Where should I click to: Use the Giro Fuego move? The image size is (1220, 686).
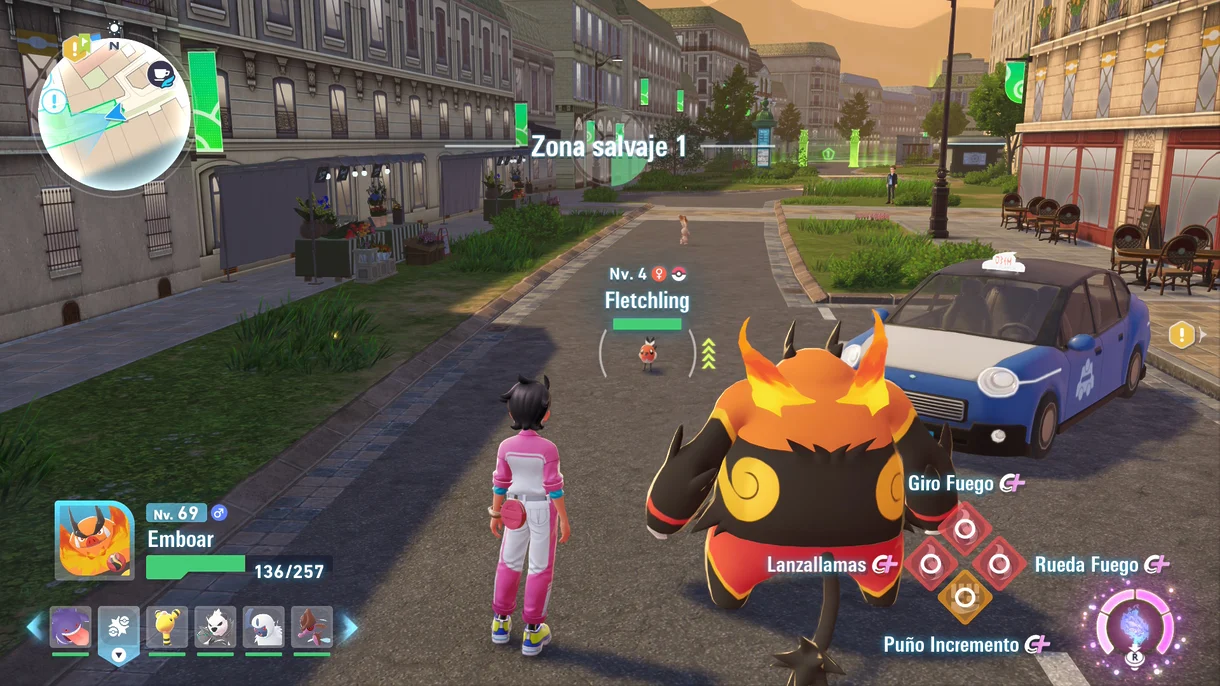965,526
